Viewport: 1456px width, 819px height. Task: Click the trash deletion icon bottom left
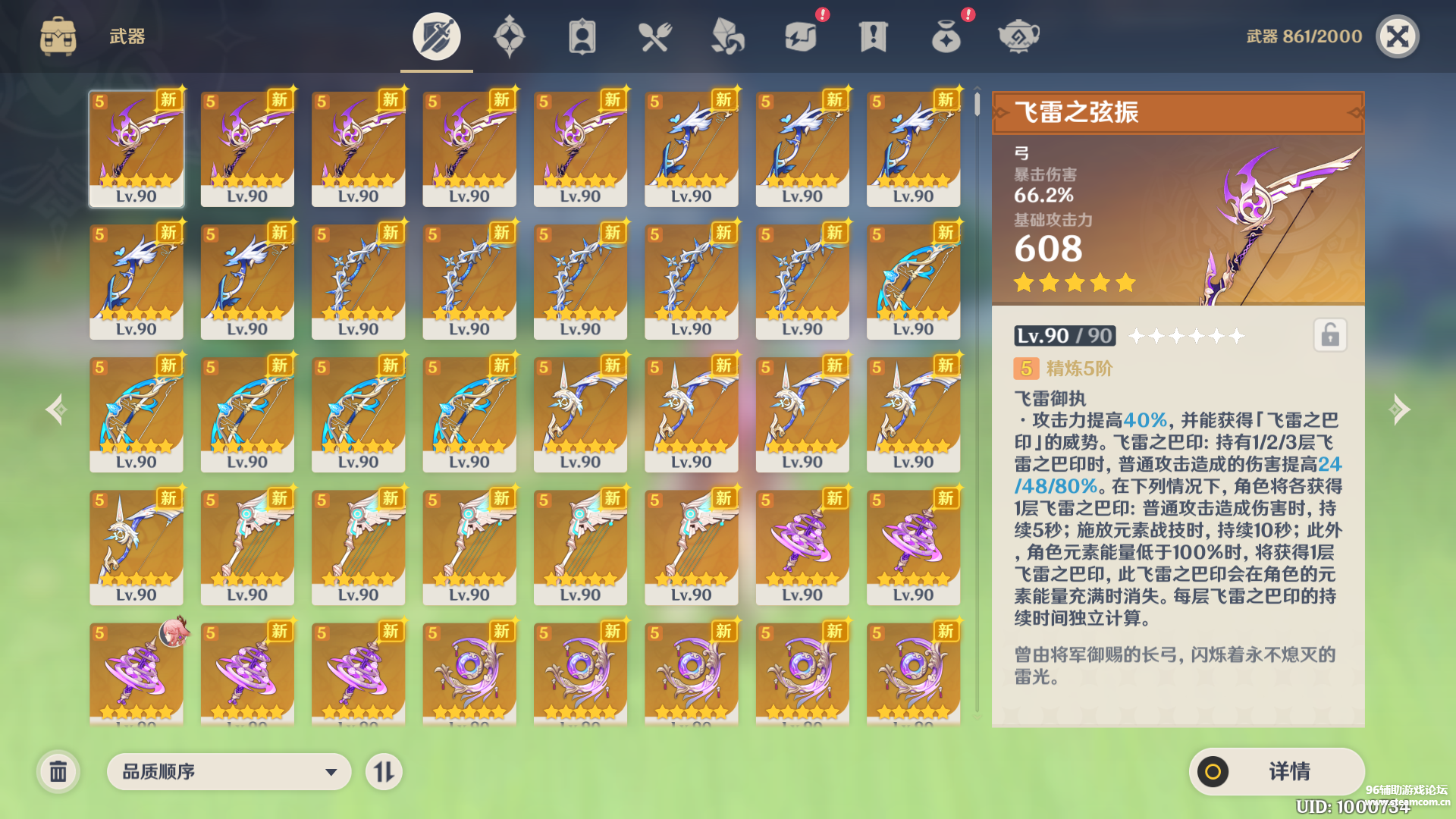coord(59,771)
